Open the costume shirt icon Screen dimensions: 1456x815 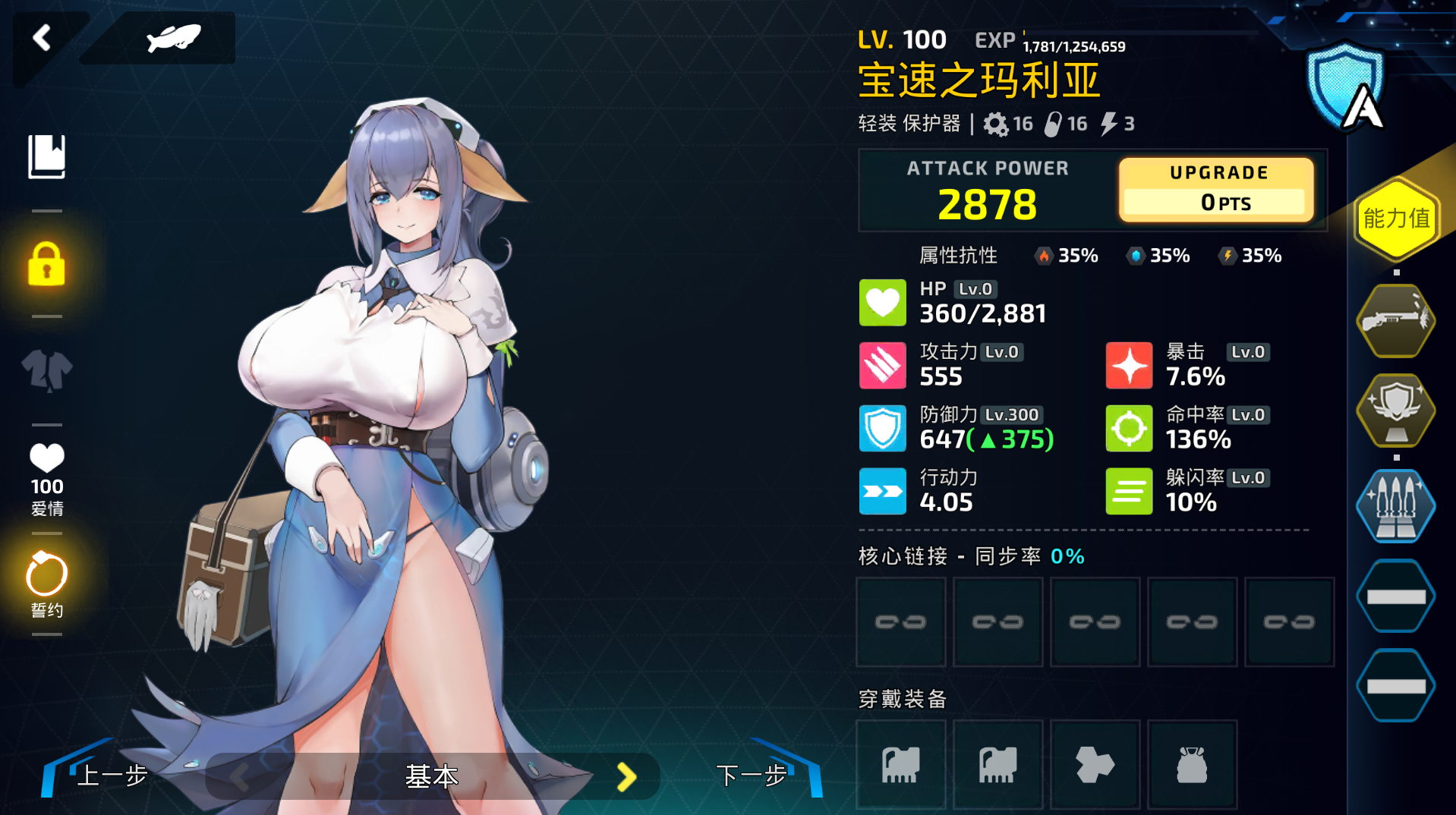coord(46,370)
